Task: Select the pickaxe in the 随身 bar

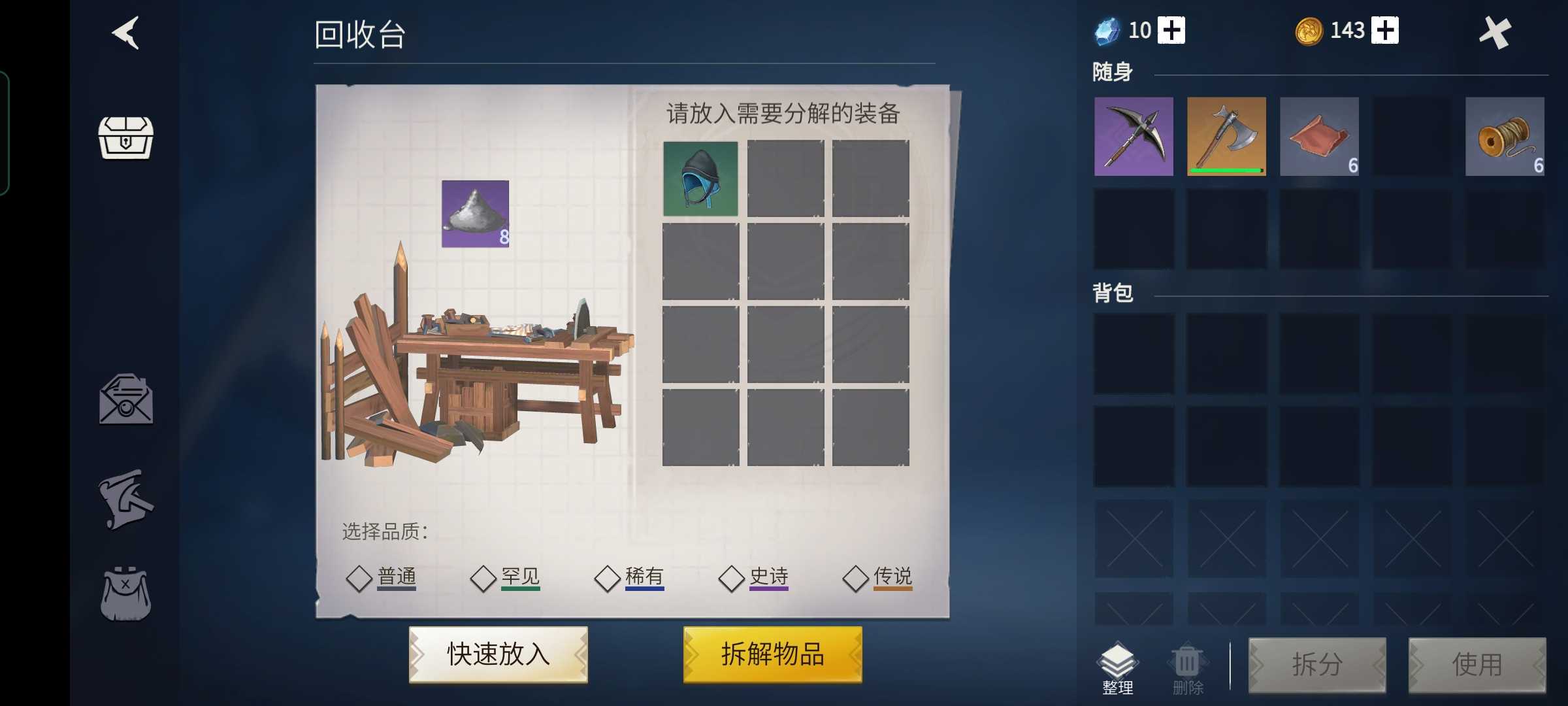Action: click(1132, 137)
